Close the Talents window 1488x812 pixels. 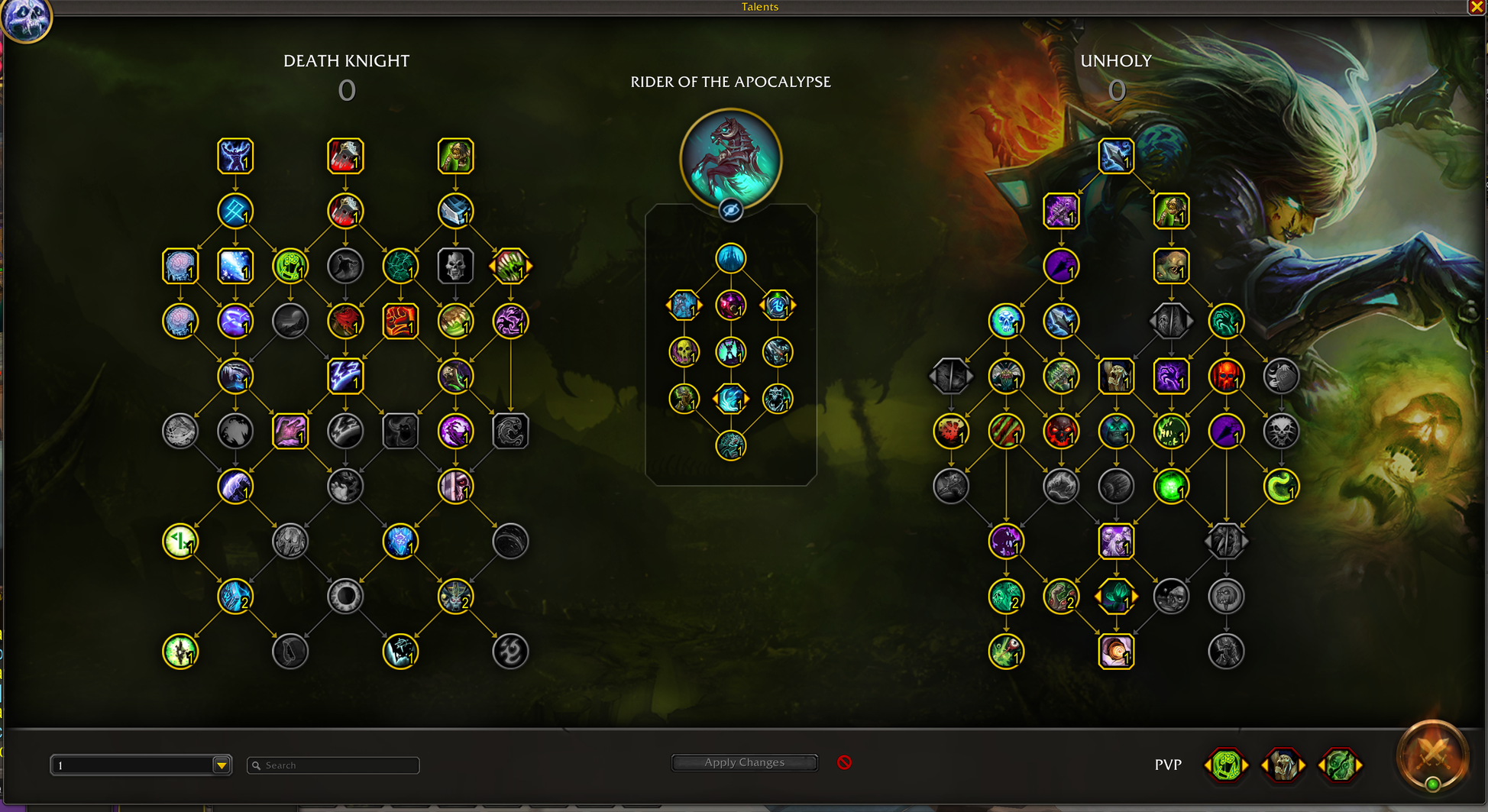[x=1477, y=7]
